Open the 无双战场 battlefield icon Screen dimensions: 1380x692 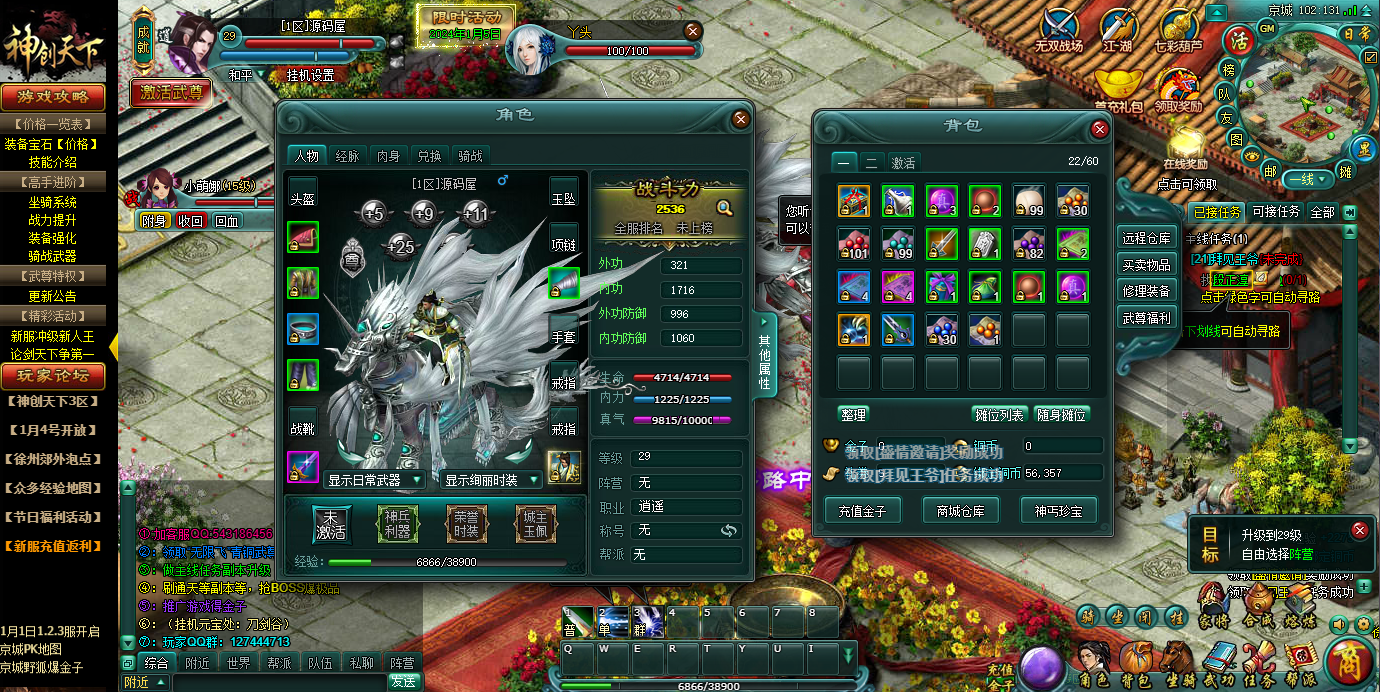[x=1058, y=30]
